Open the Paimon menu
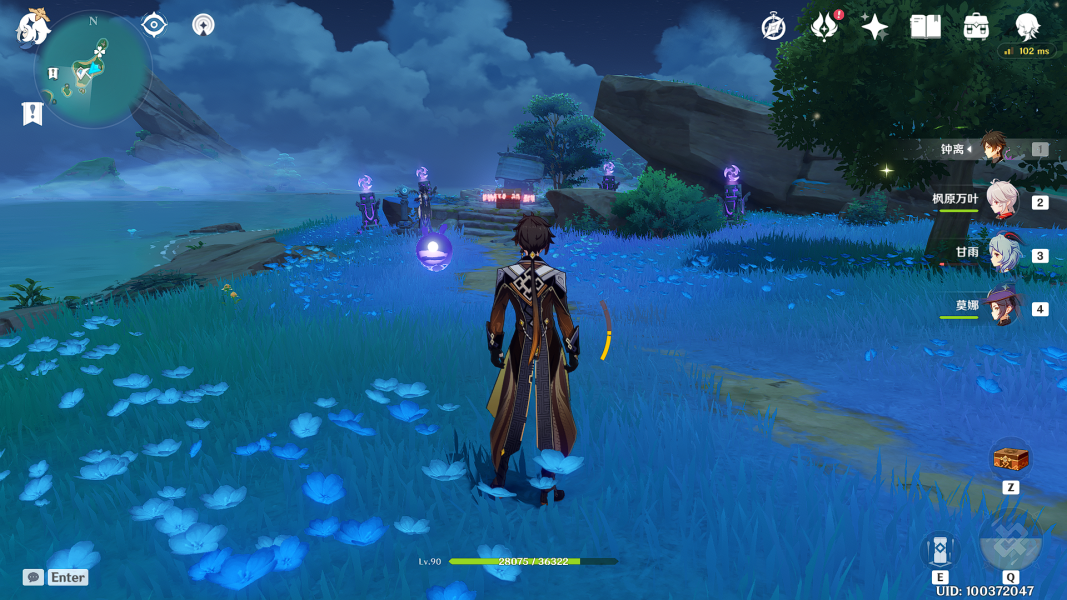The height and width of the screenshot is (600, 1067). 32,28
